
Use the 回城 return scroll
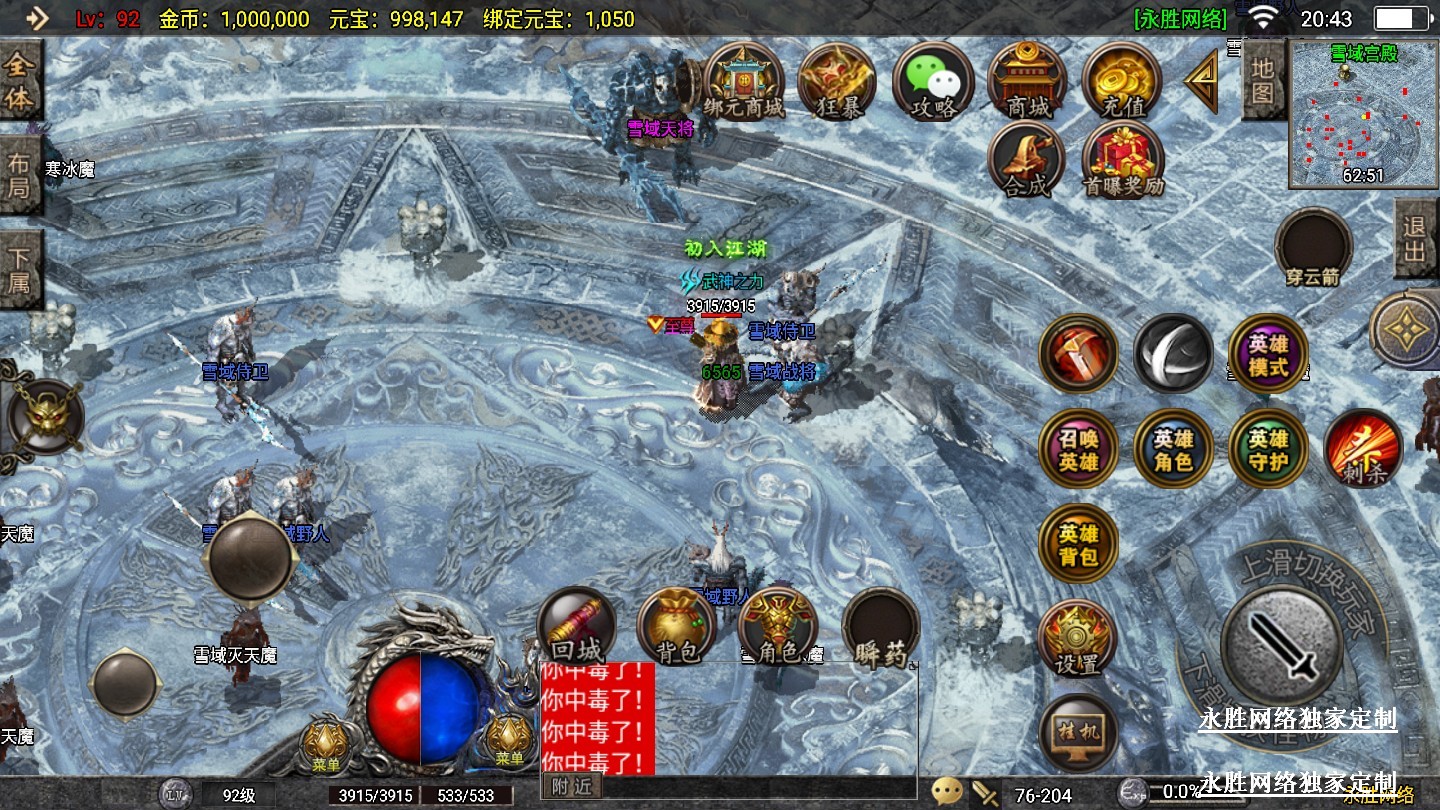coord(576,627)
